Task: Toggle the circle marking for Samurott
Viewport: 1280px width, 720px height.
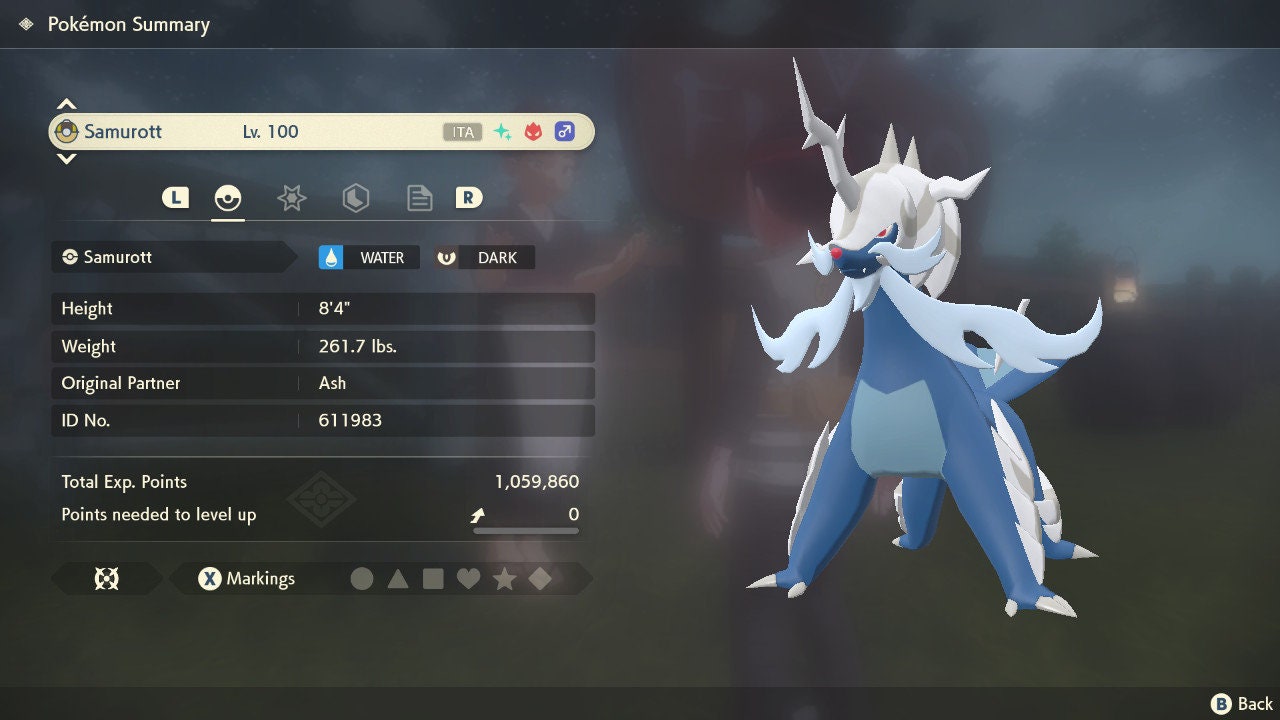Action: [363, 578]
